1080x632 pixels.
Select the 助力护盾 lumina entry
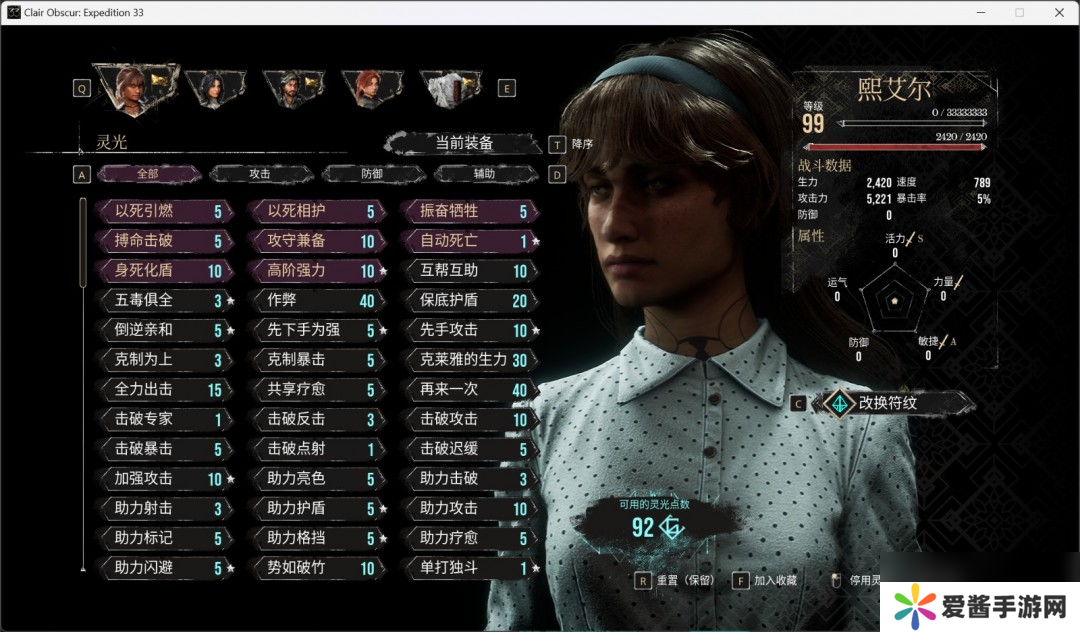tap(315, 509)
